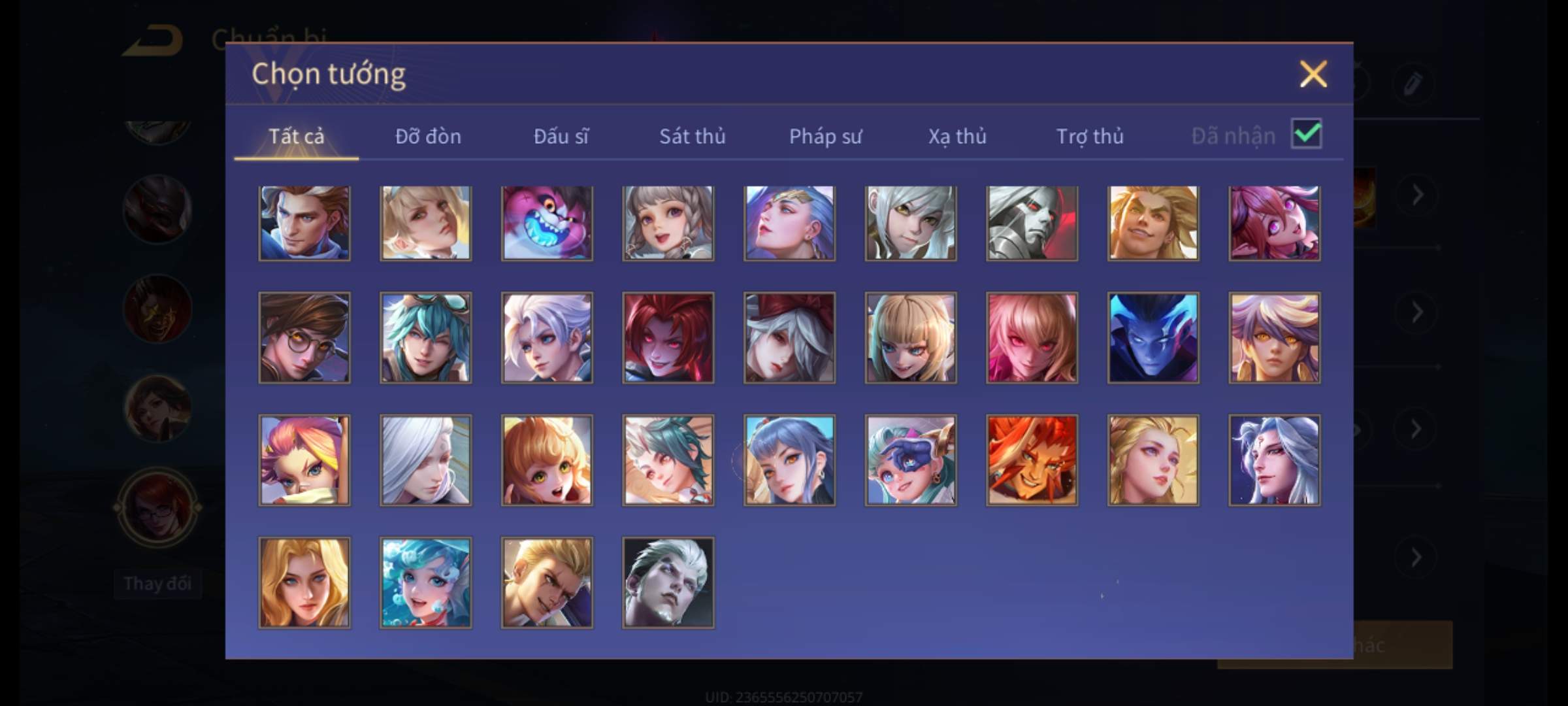Pick the blue-skinned dark hero portrait
Image resolution: width=1568 pixels, height=706 pixels.
point(1153,337)
